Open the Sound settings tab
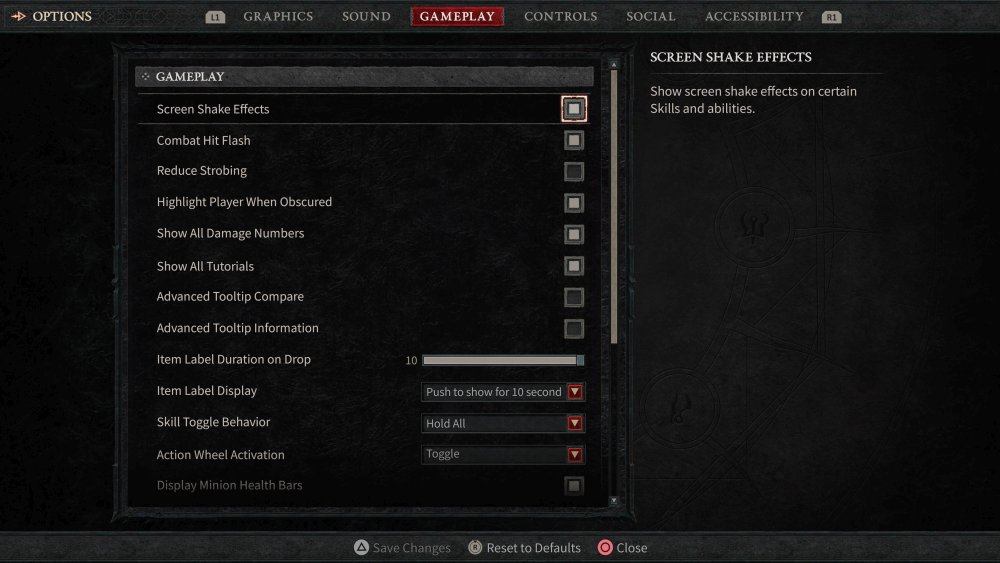 click(x=366, y=16)
